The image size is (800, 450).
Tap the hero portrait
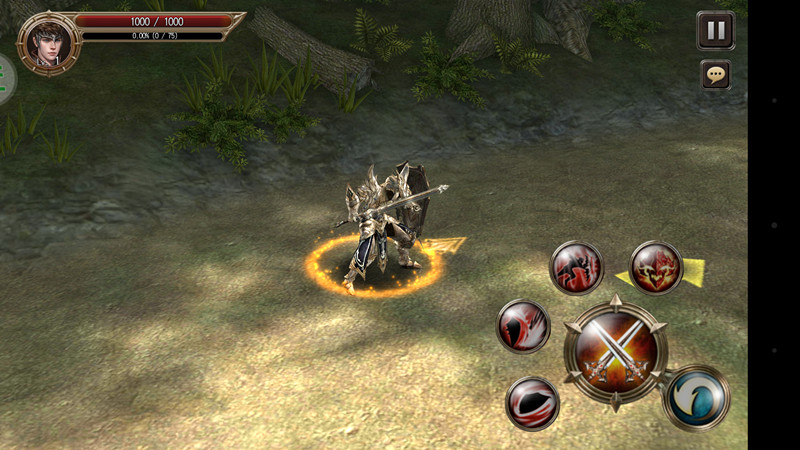point(47,43)
